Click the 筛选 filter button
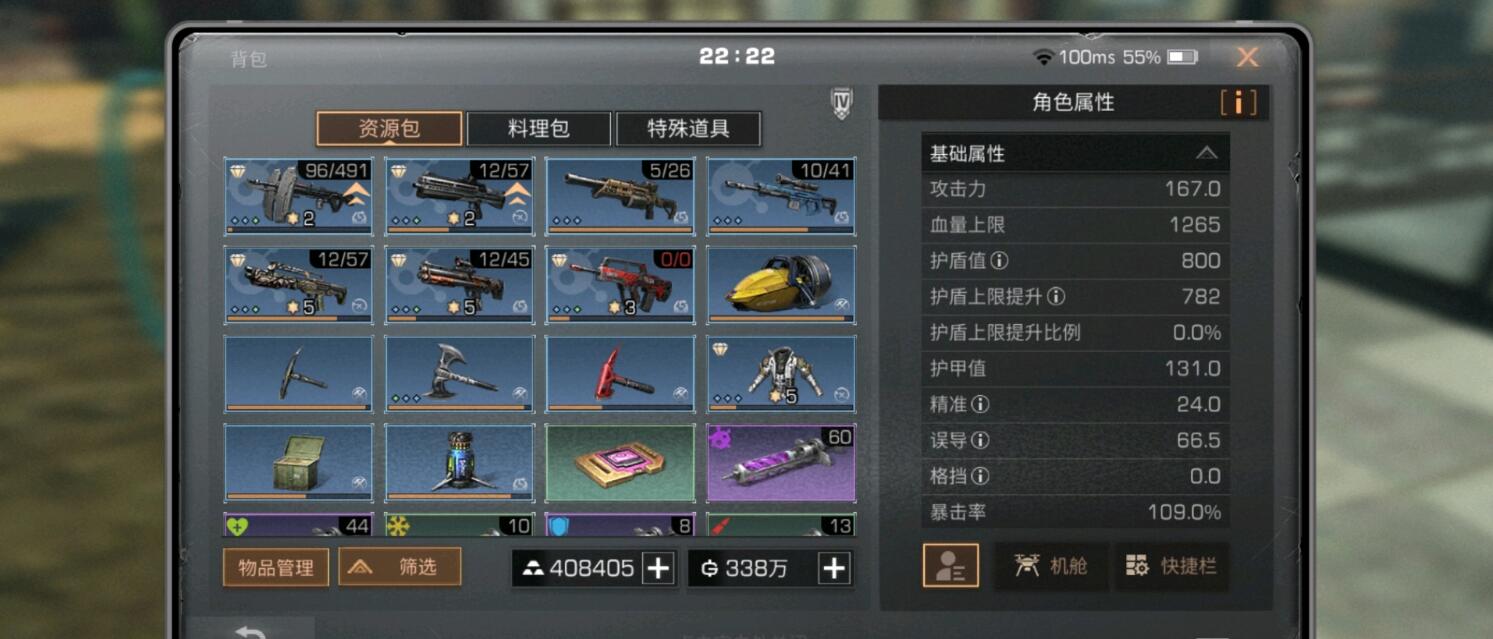1493x639 pixels. click(399, 567)
